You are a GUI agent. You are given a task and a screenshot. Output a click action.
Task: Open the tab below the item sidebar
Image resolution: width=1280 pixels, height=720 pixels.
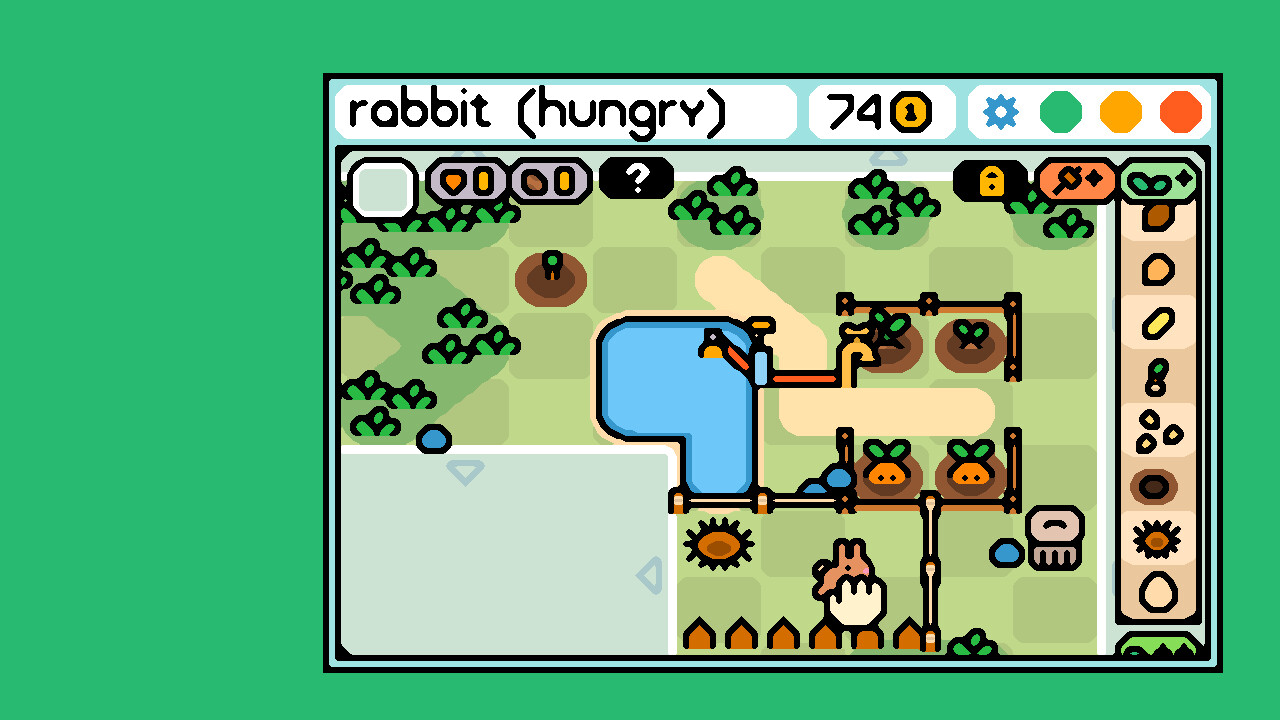coord(1160,650)
